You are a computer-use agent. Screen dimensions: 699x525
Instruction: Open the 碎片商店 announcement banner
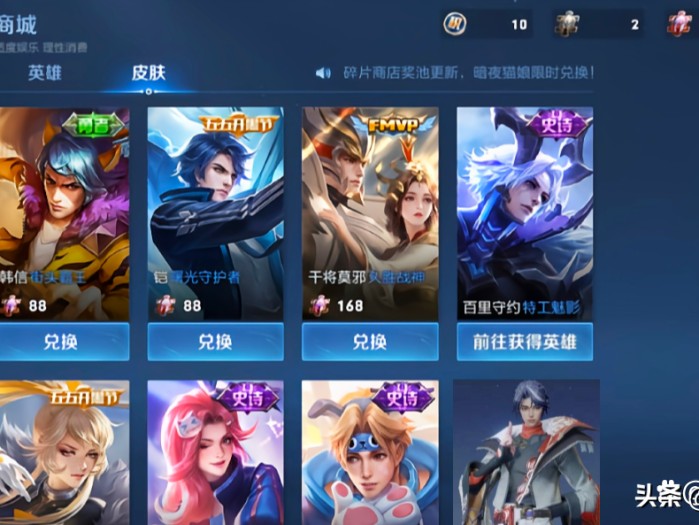point(455,73)
